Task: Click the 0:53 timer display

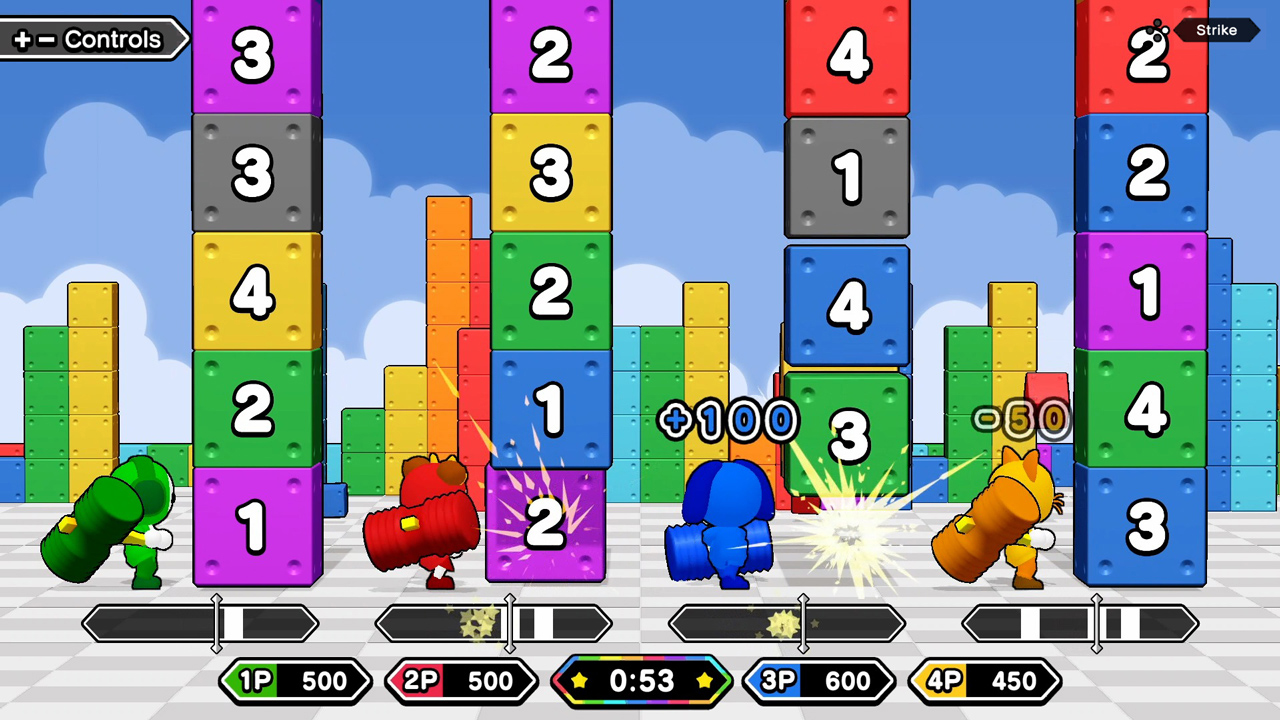Action: coord(640,681)
